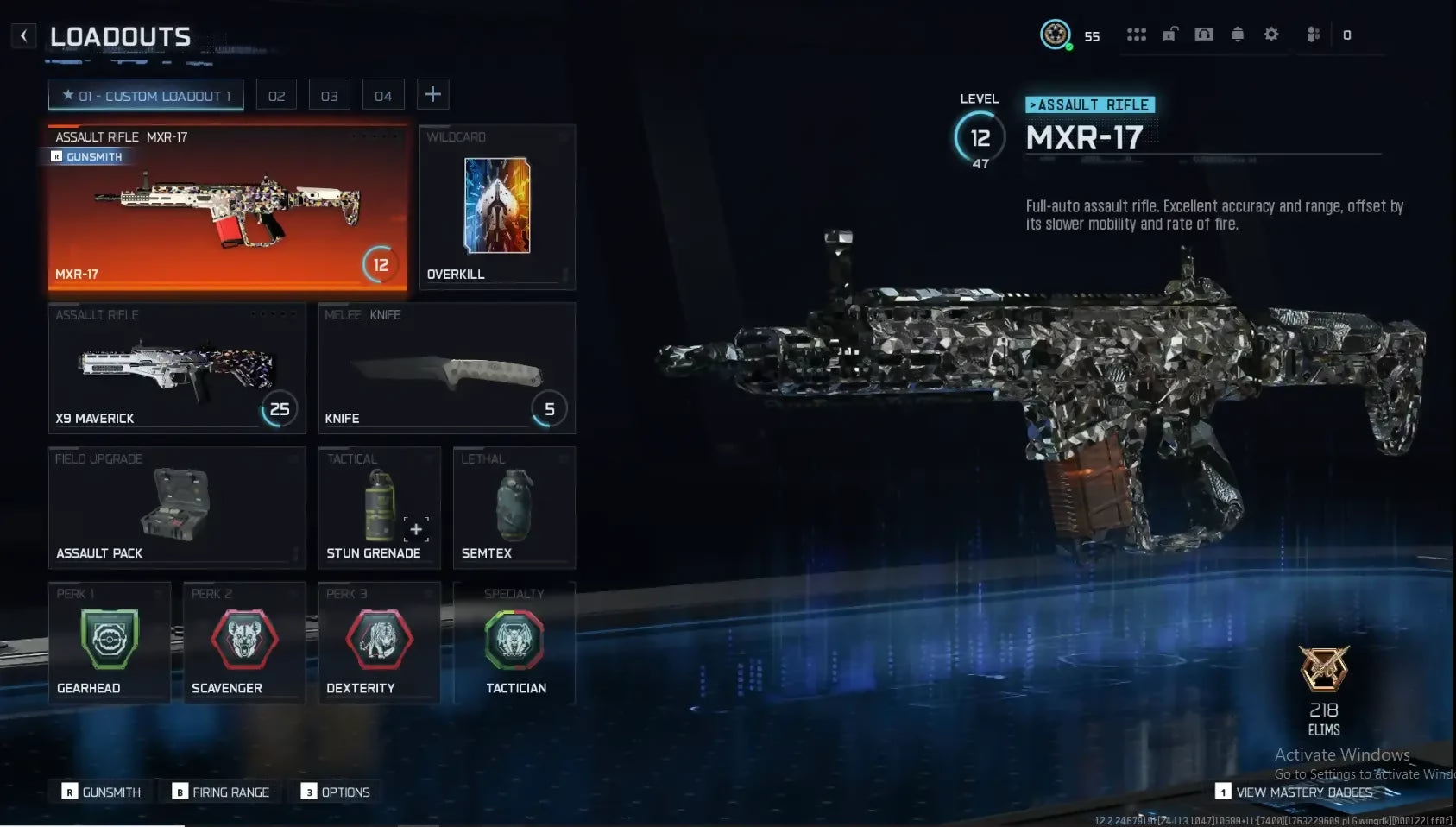Open the Options menu at the bottom
The width and height of the screenshot is (1456, 827).
[336, 792]
